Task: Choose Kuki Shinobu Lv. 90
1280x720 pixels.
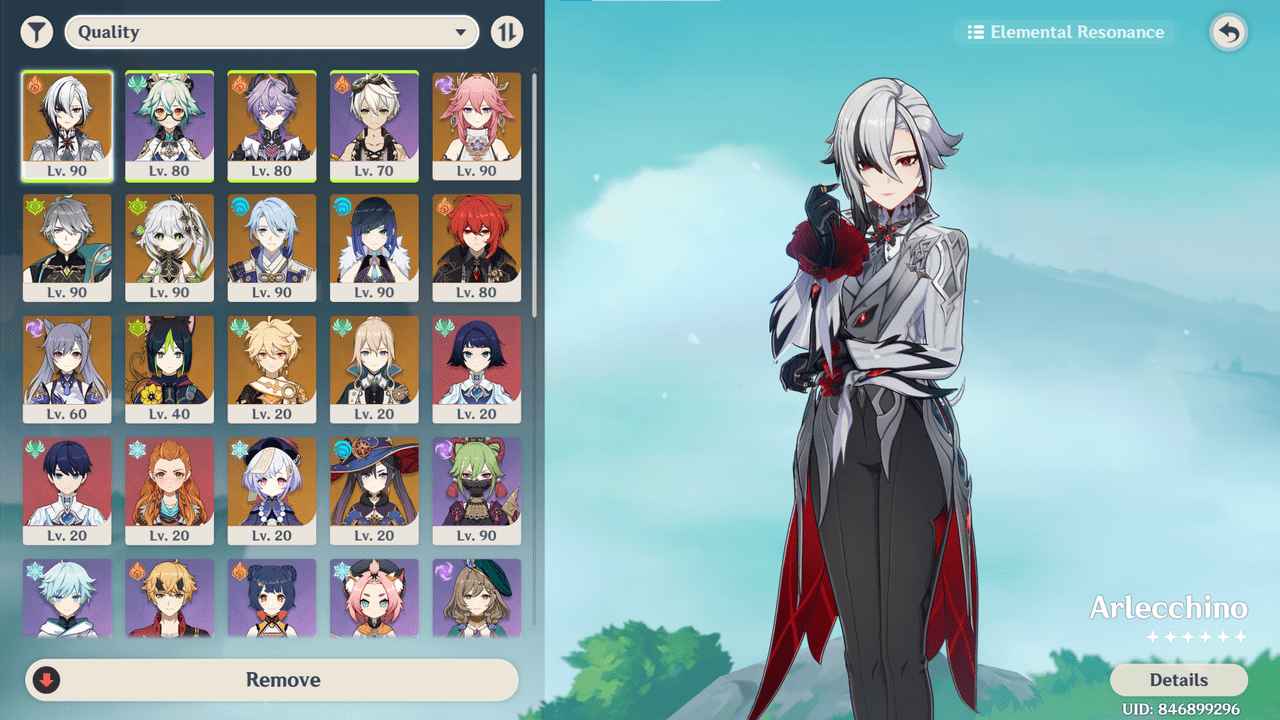Action: point(477,491)
